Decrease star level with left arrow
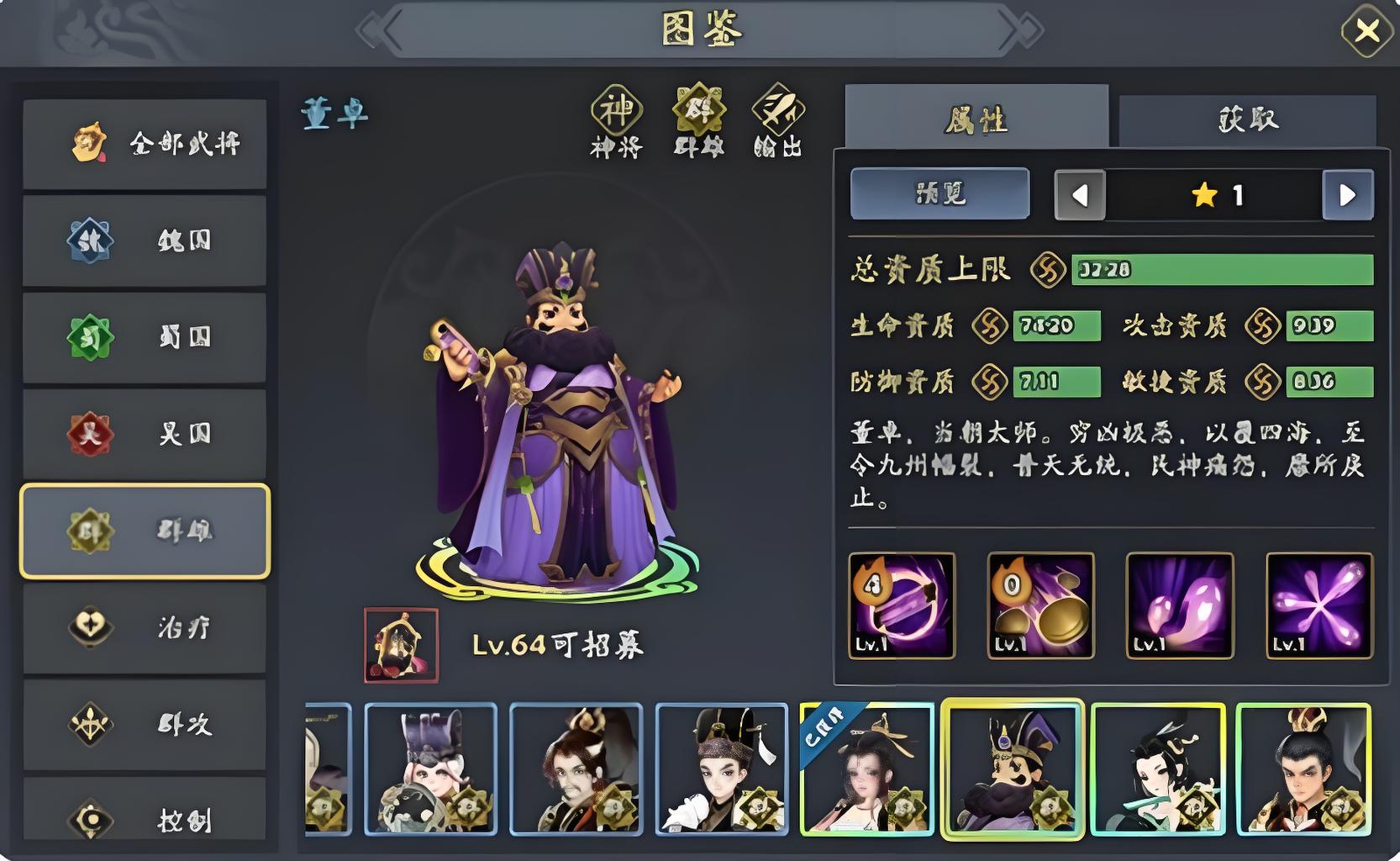The height and width of the screenshot is (861, 1400). (x=1080, y=195)
